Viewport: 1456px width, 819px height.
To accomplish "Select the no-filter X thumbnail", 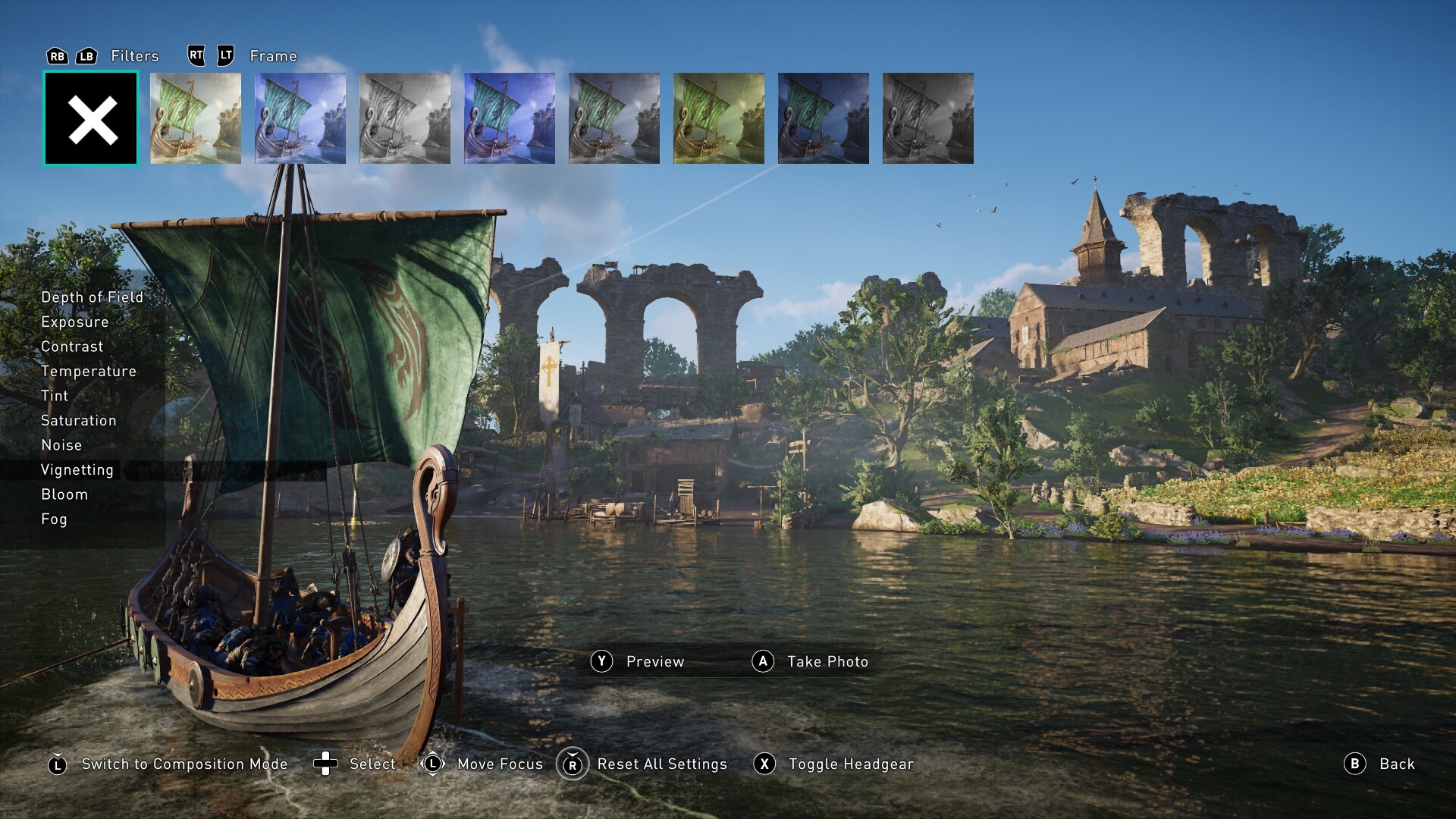I will coord(91,118).
